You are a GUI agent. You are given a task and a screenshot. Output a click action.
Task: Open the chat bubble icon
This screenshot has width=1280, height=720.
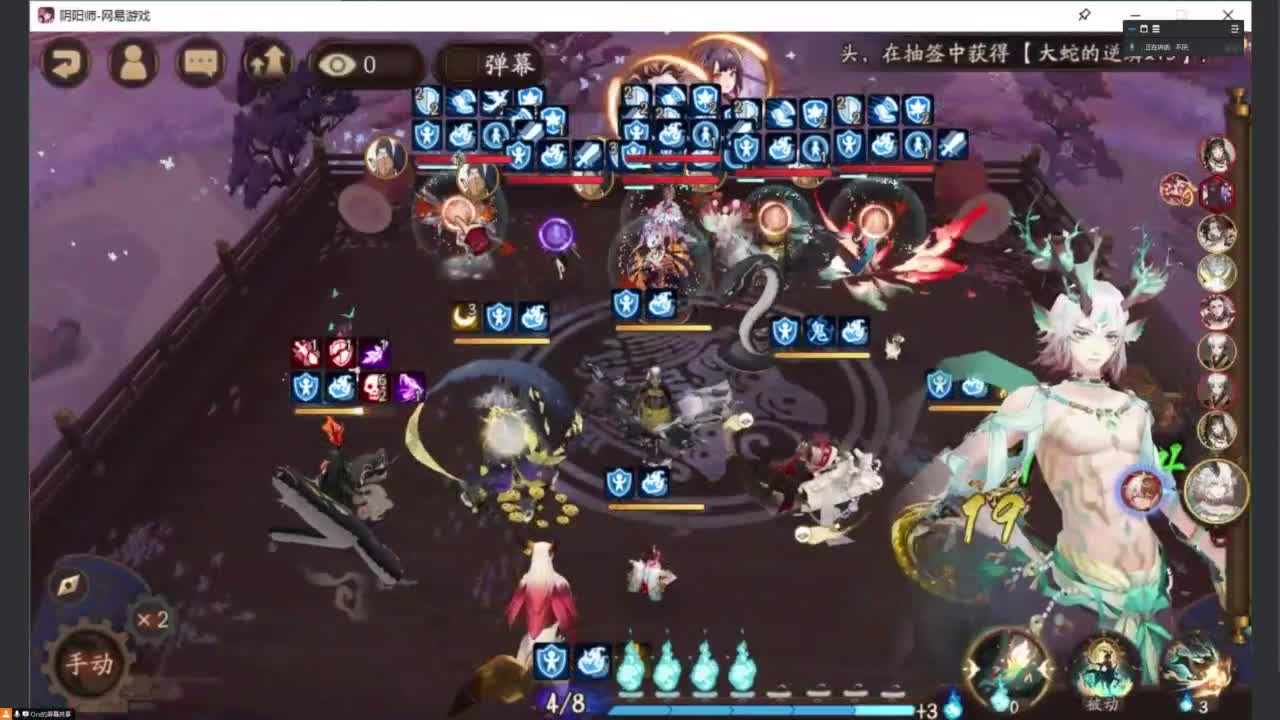click(x=199, y=63)
